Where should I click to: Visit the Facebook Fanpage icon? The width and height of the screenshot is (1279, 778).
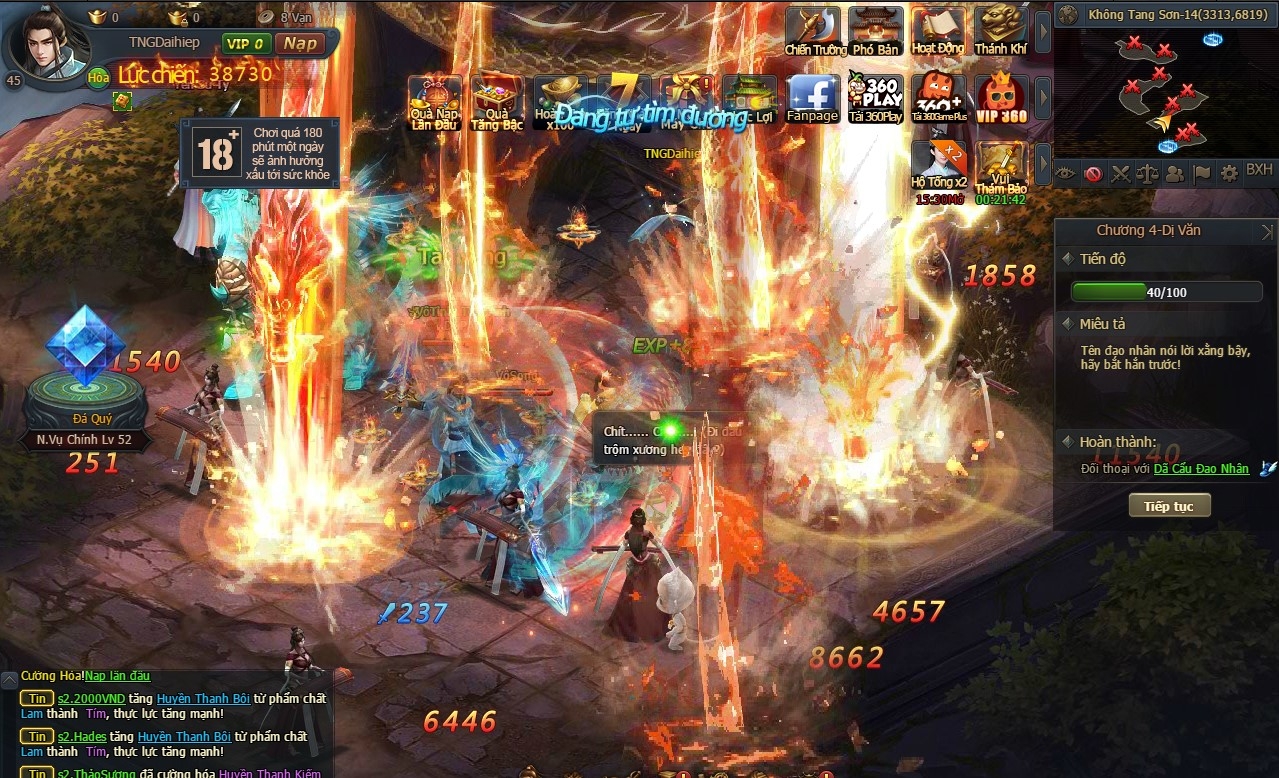(812, 98)
